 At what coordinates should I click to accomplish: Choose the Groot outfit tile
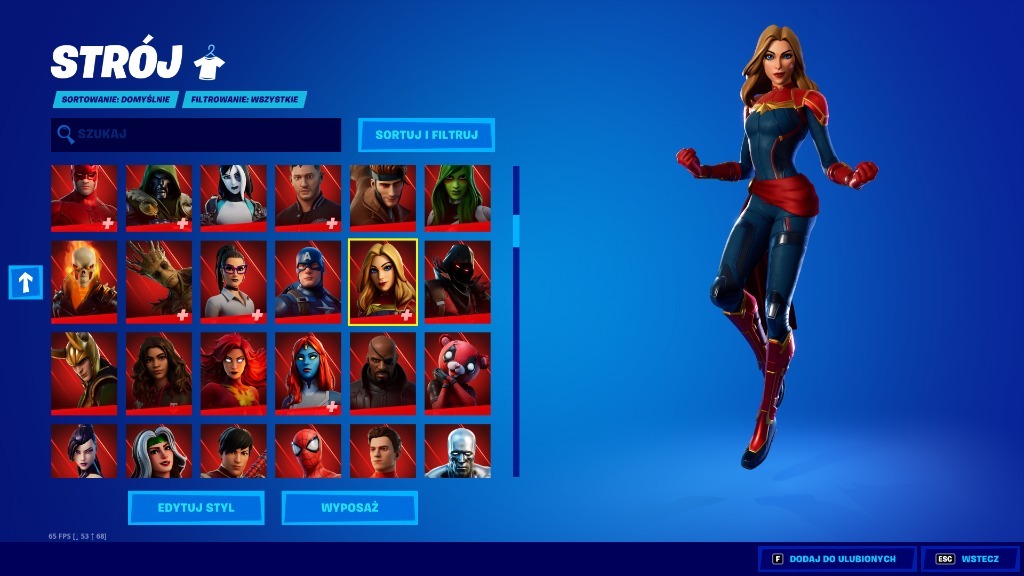tap(159, 283)
